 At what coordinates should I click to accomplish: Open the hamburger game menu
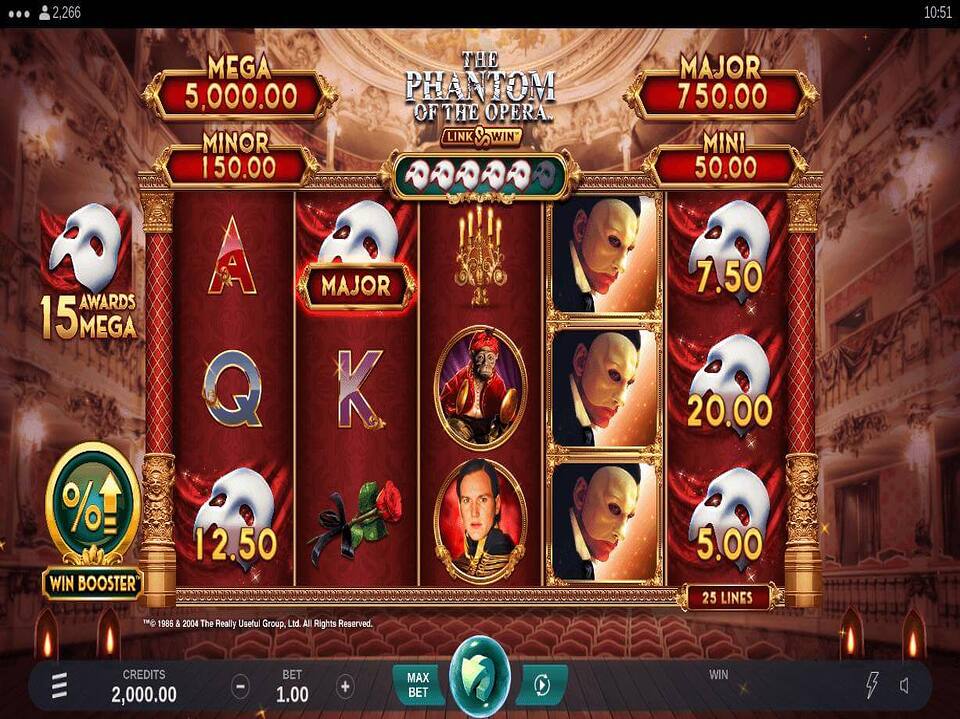(60, 685)
